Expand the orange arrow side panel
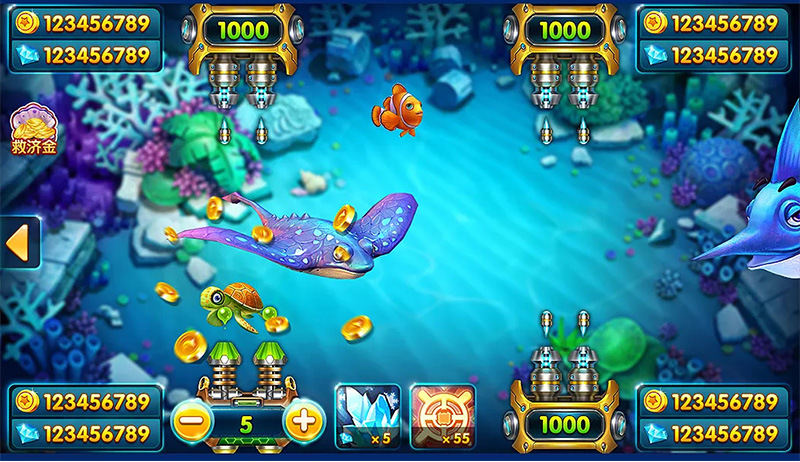Screen dimensions: 800x462 pyautogui.click(x=20, y=243)
